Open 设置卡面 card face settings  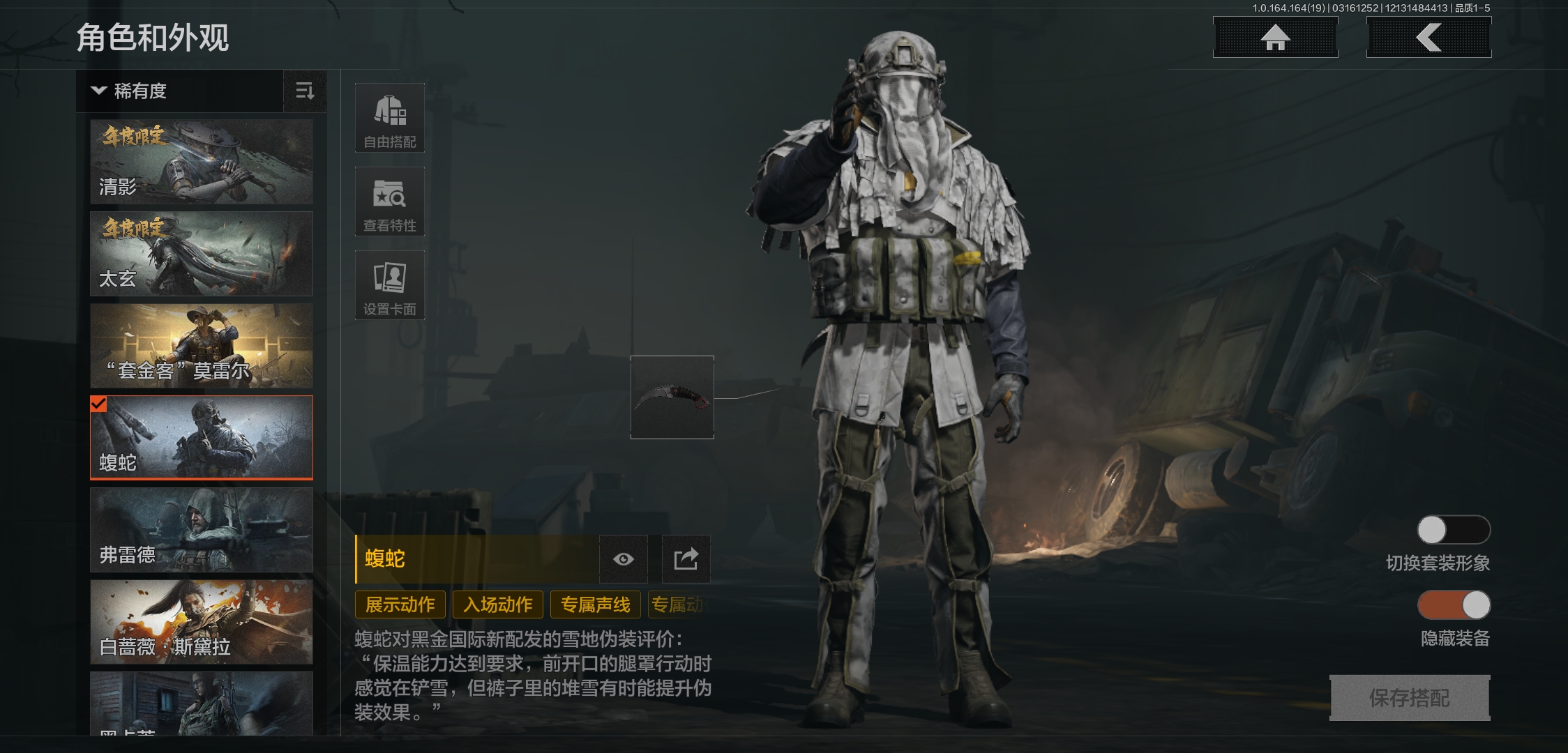pos(389,284)
